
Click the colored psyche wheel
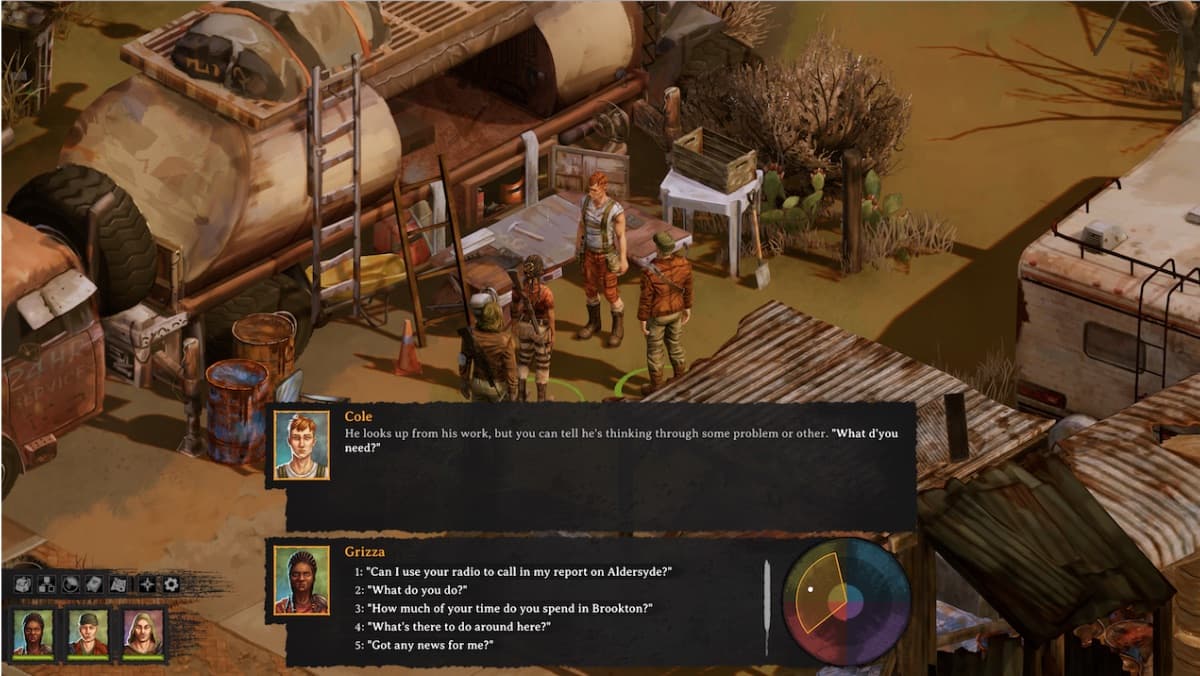846,602
